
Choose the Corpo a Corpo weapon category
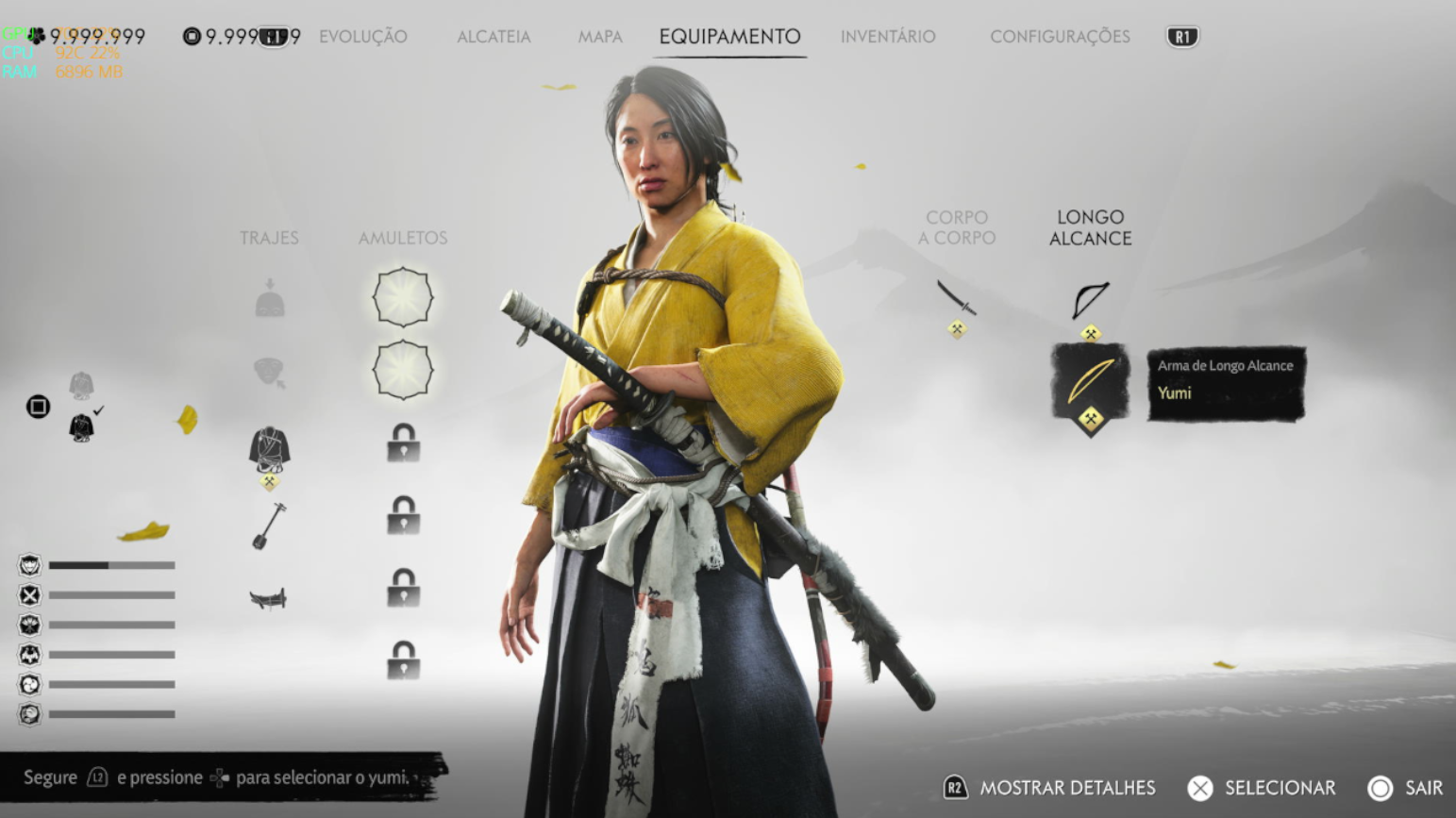click(957, 227)
